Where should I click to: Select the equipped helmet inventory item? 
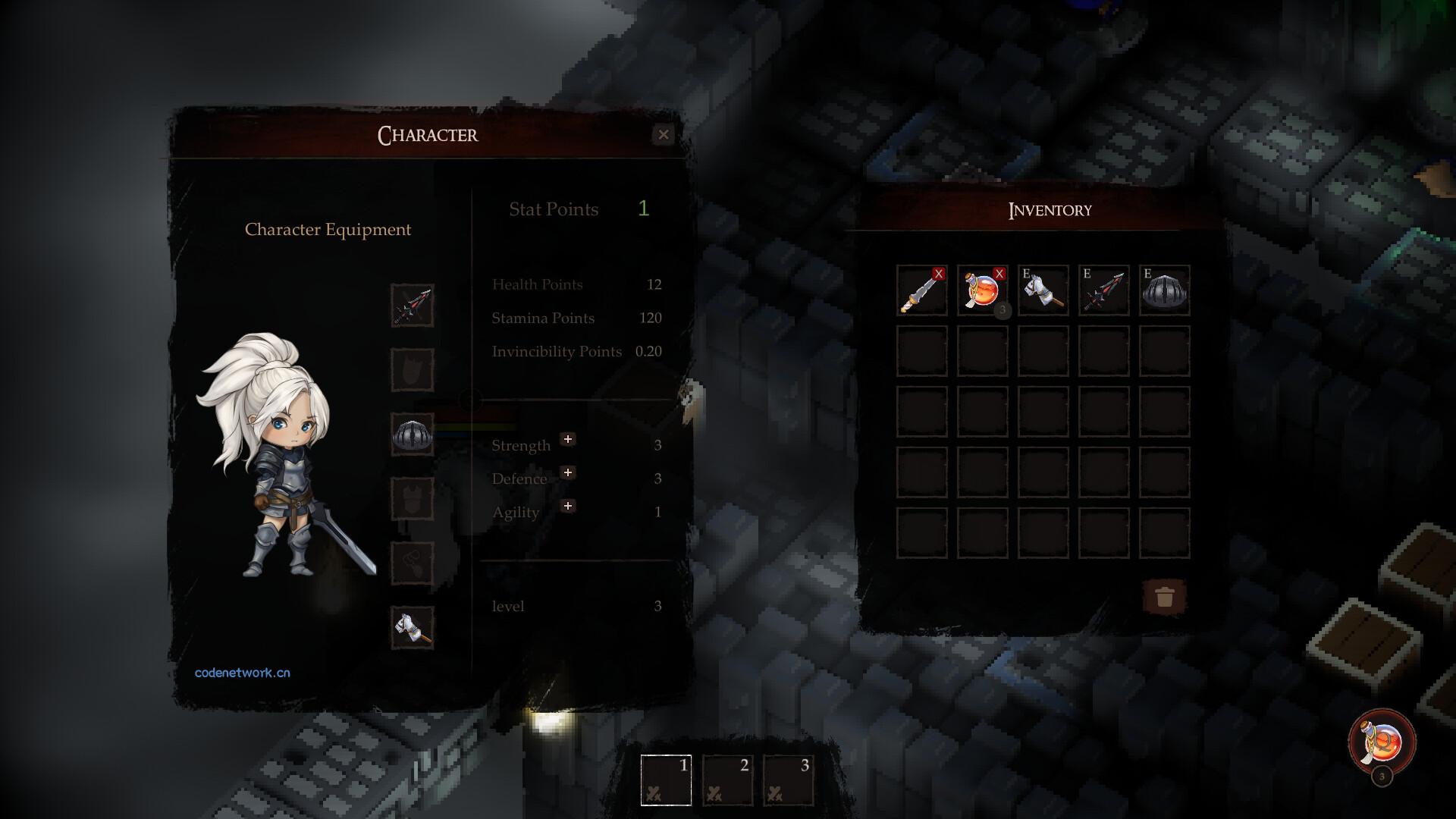click(x=1164, y=290)
